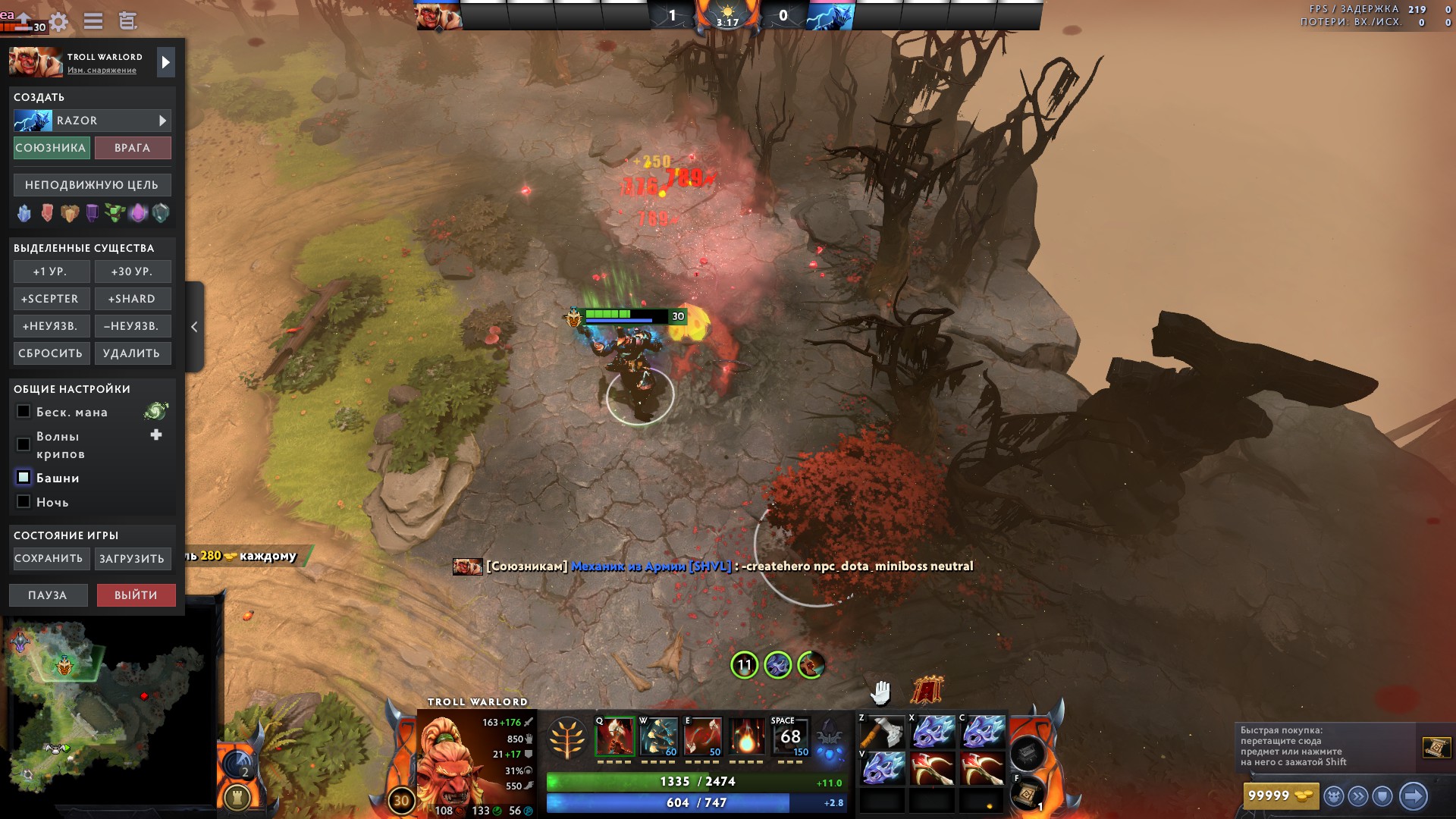
Task: Click the '+30 УР.' button
Action: pyautogui.click(x=133, y=271)
